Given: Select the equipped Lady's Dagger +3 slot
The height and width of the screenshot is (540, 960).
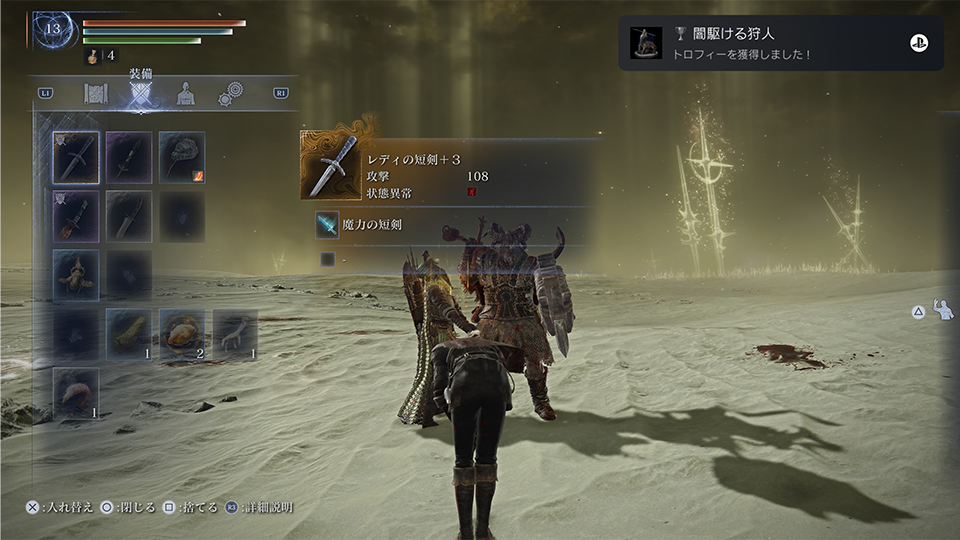Looking at the screenshot, I should (x=76, y=158).
